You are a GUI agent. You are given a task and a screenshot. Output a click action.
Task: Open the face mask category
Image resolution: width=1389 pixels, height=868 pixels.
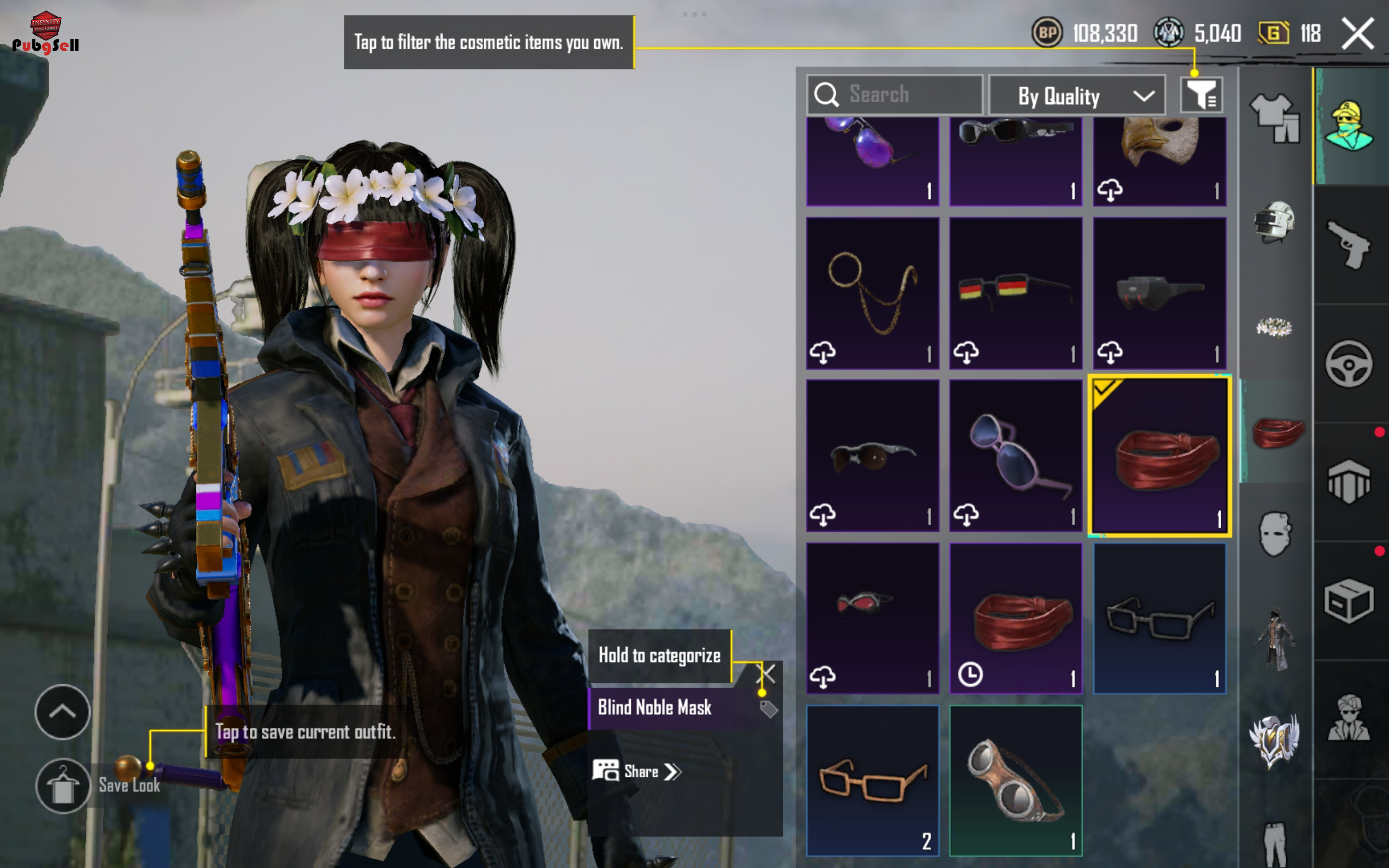point(1275,534)
